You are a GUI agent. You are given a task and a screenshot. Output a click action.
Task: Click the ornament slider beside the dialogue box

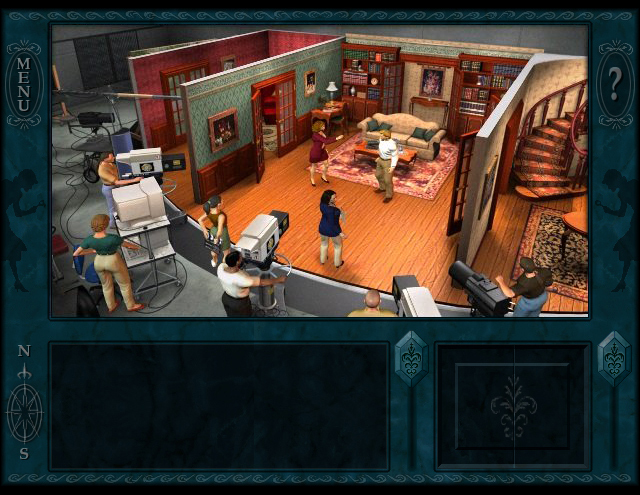[411, 358]
